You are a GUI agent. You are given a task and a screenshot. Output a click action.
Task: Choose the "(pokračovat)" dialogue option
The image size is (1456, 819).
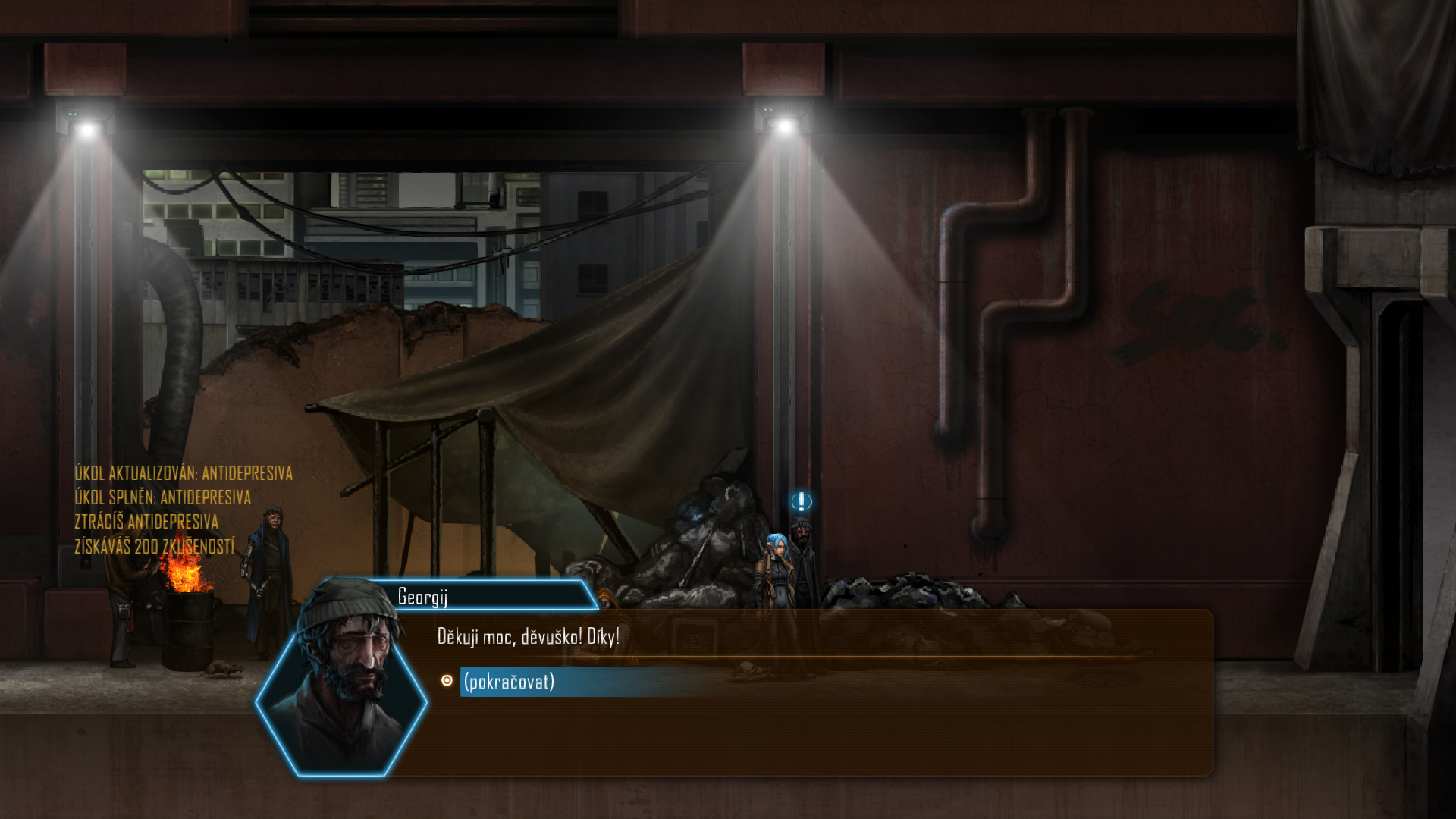click(x=509, y=681)
